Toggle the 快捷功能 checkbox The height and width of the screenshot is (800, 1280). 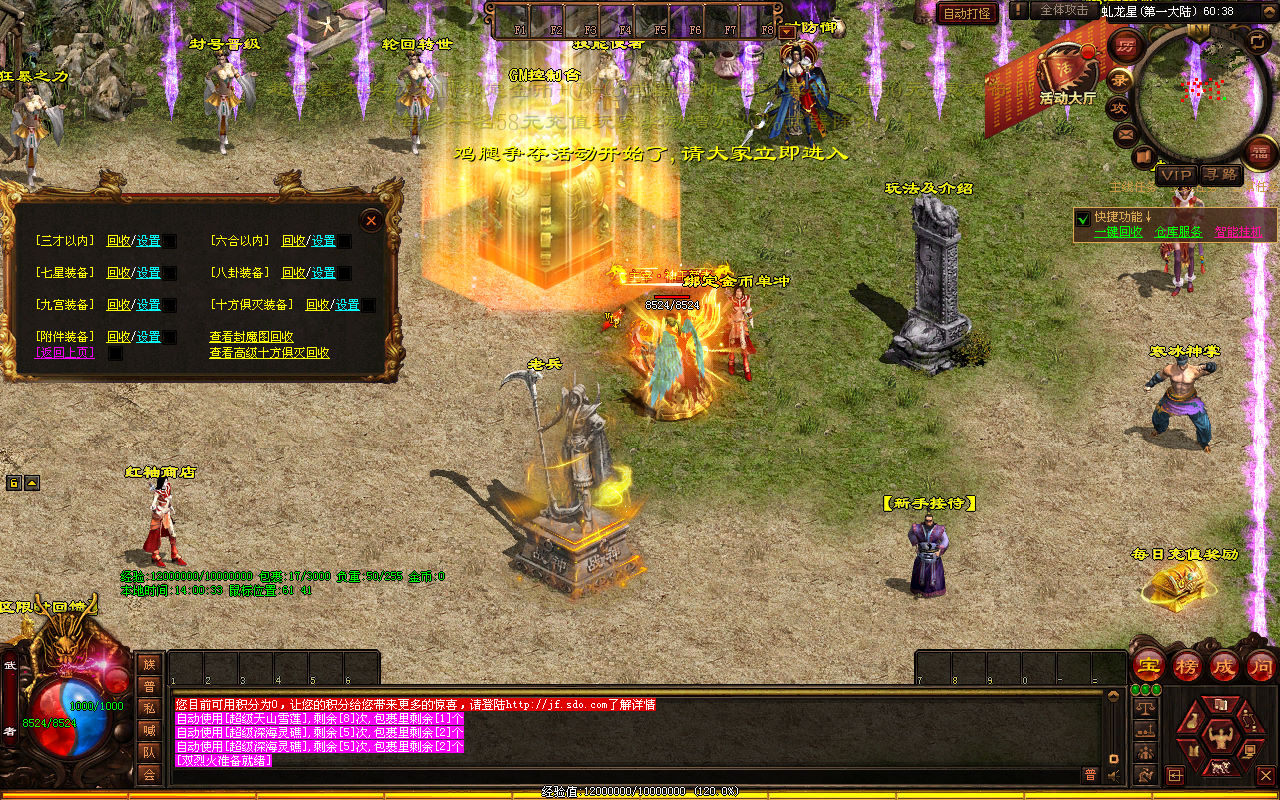(1082, 218)
